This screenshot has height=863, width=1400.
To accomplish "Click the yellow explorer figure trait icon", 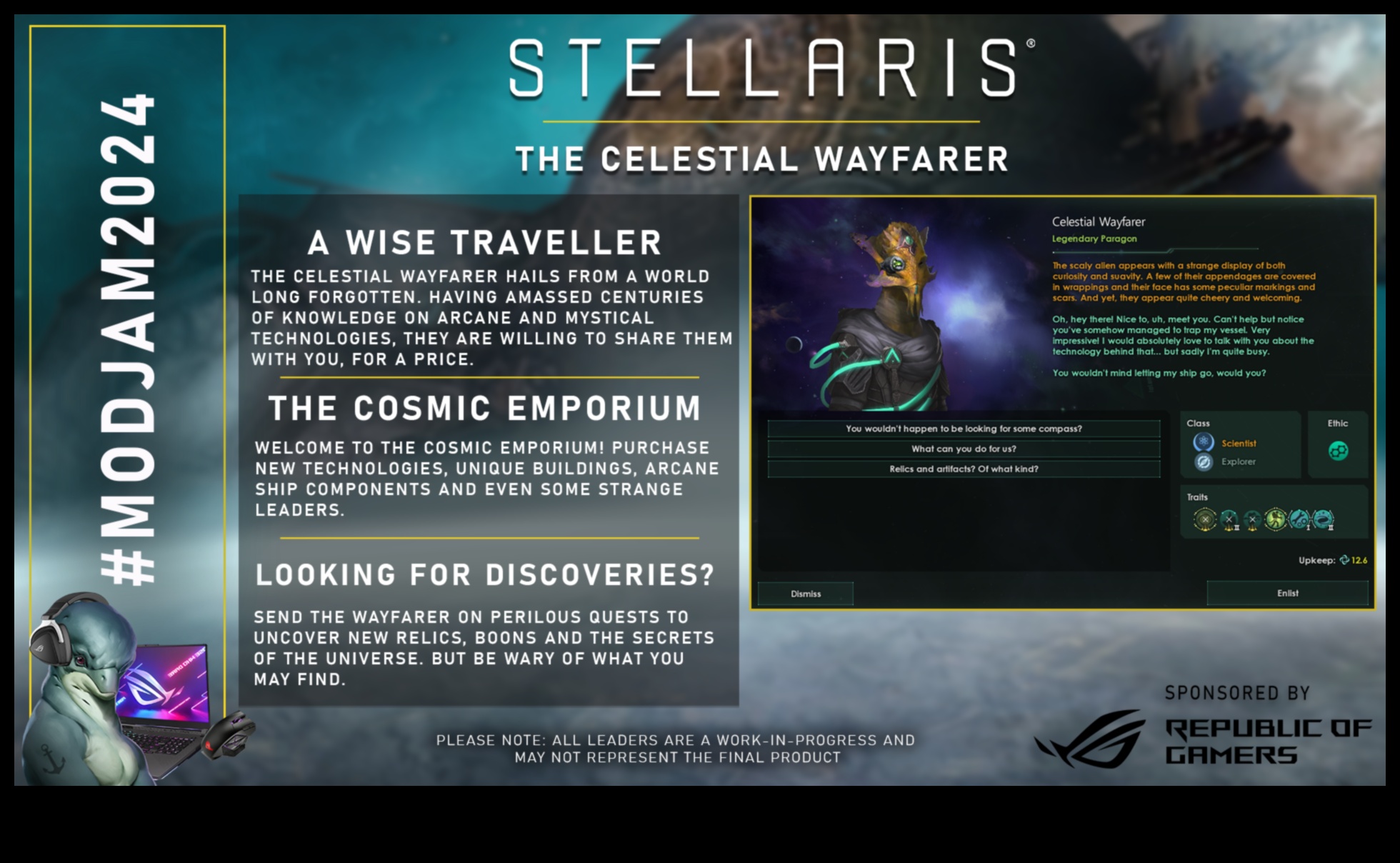I will (1276, 519).
